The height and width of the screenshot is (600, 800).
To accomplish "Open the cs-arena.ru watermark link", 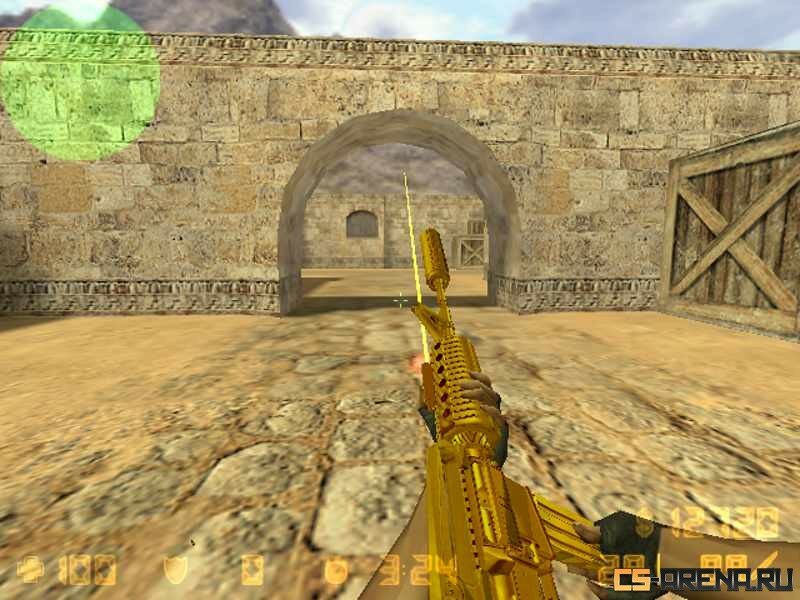I will click(703, 579).
